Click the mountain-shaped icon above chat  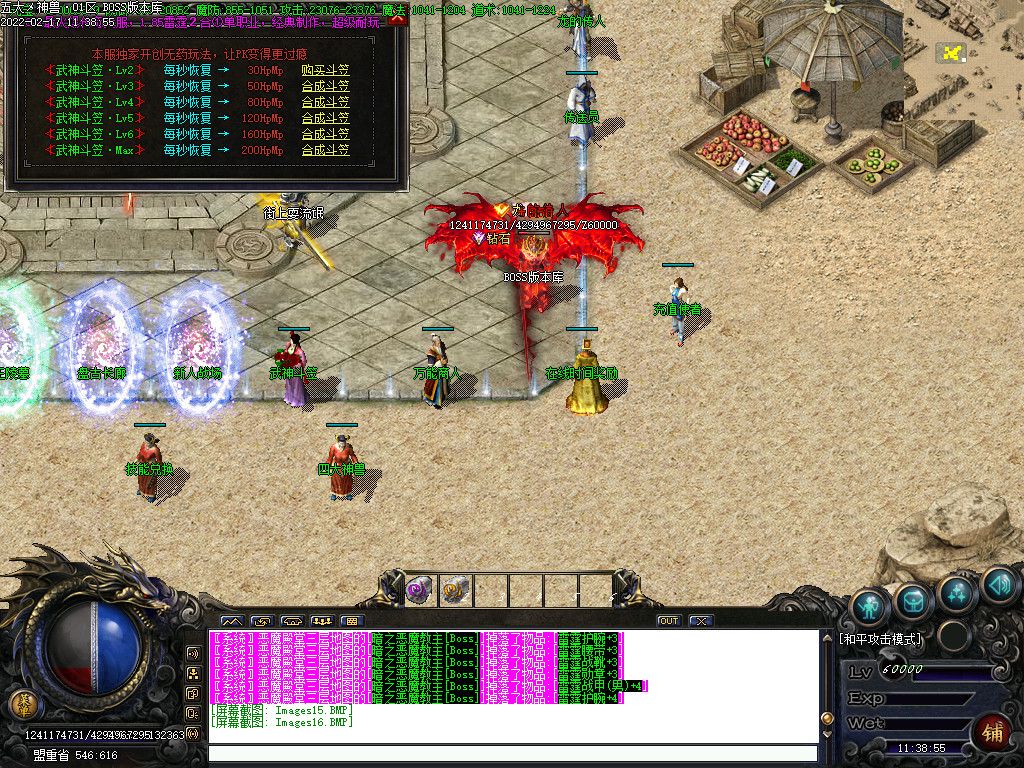[x=232, y=621]
